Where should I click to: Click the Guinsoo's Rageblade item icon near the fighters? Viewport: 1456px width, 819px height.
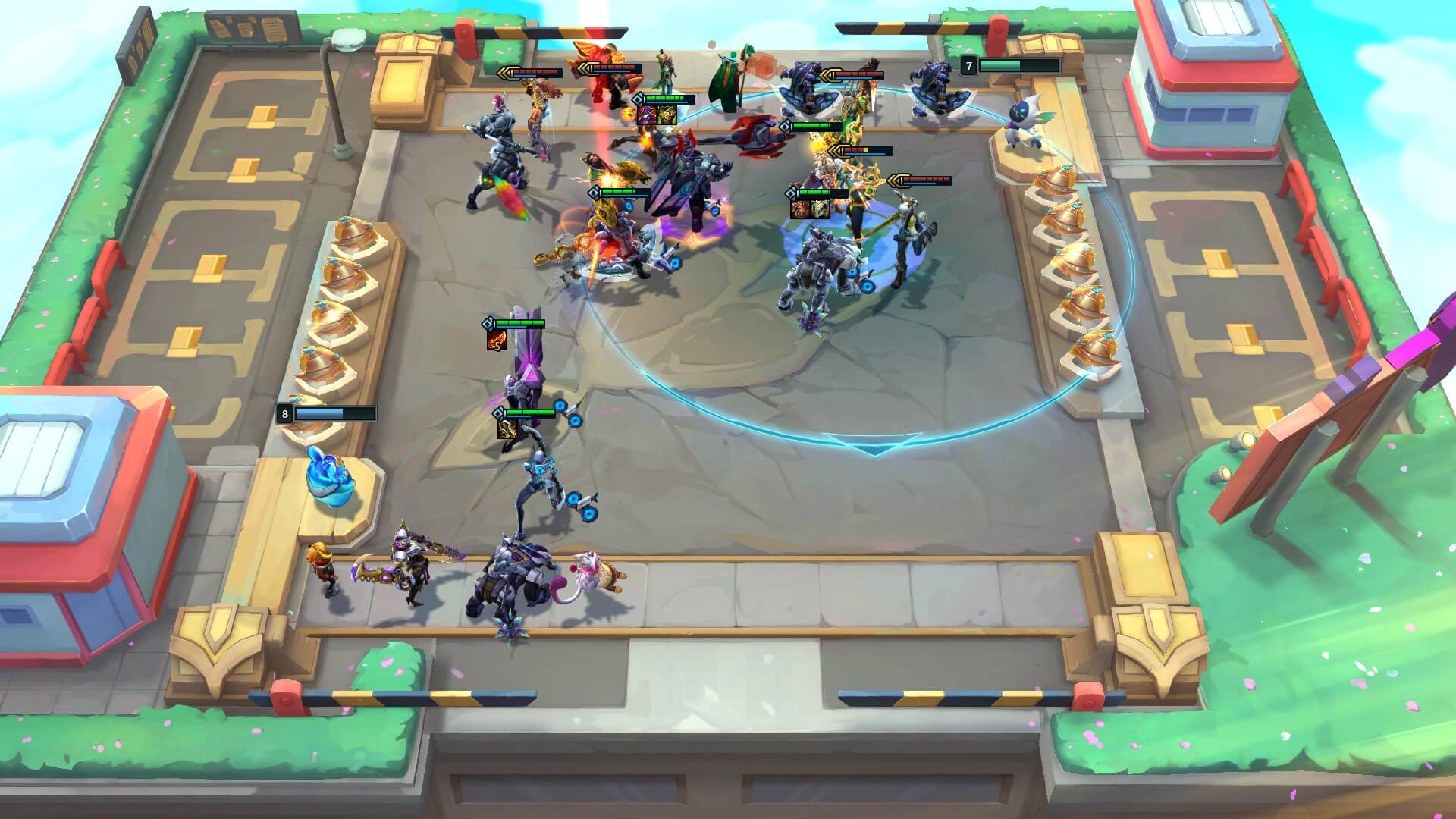tap(667, 115)
